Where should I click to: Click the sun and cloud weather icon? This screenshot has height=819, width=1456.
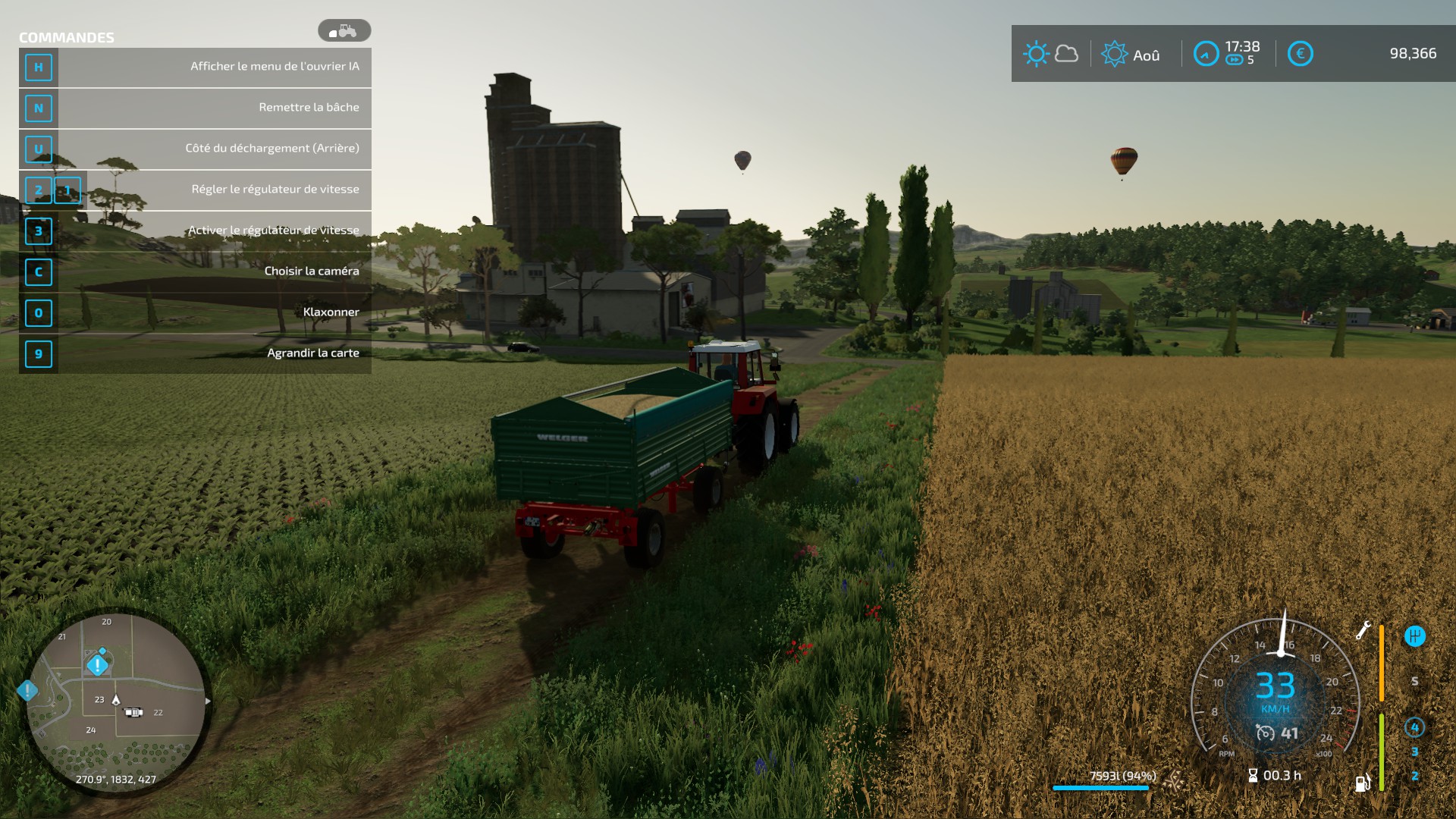coord(1050,54)
